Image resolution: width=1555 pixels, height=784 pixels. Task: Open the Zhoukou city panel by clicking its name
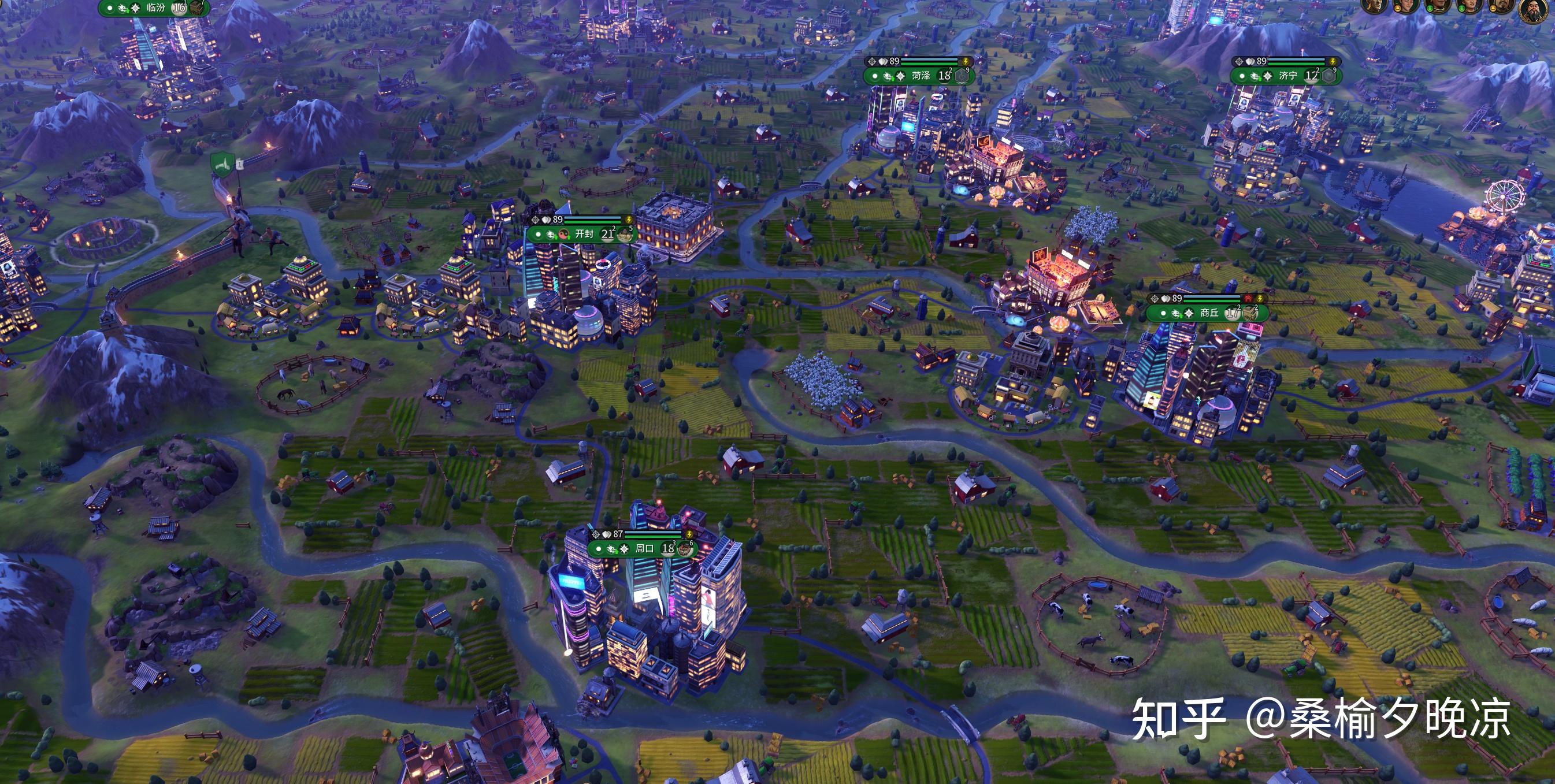(645, 550)
